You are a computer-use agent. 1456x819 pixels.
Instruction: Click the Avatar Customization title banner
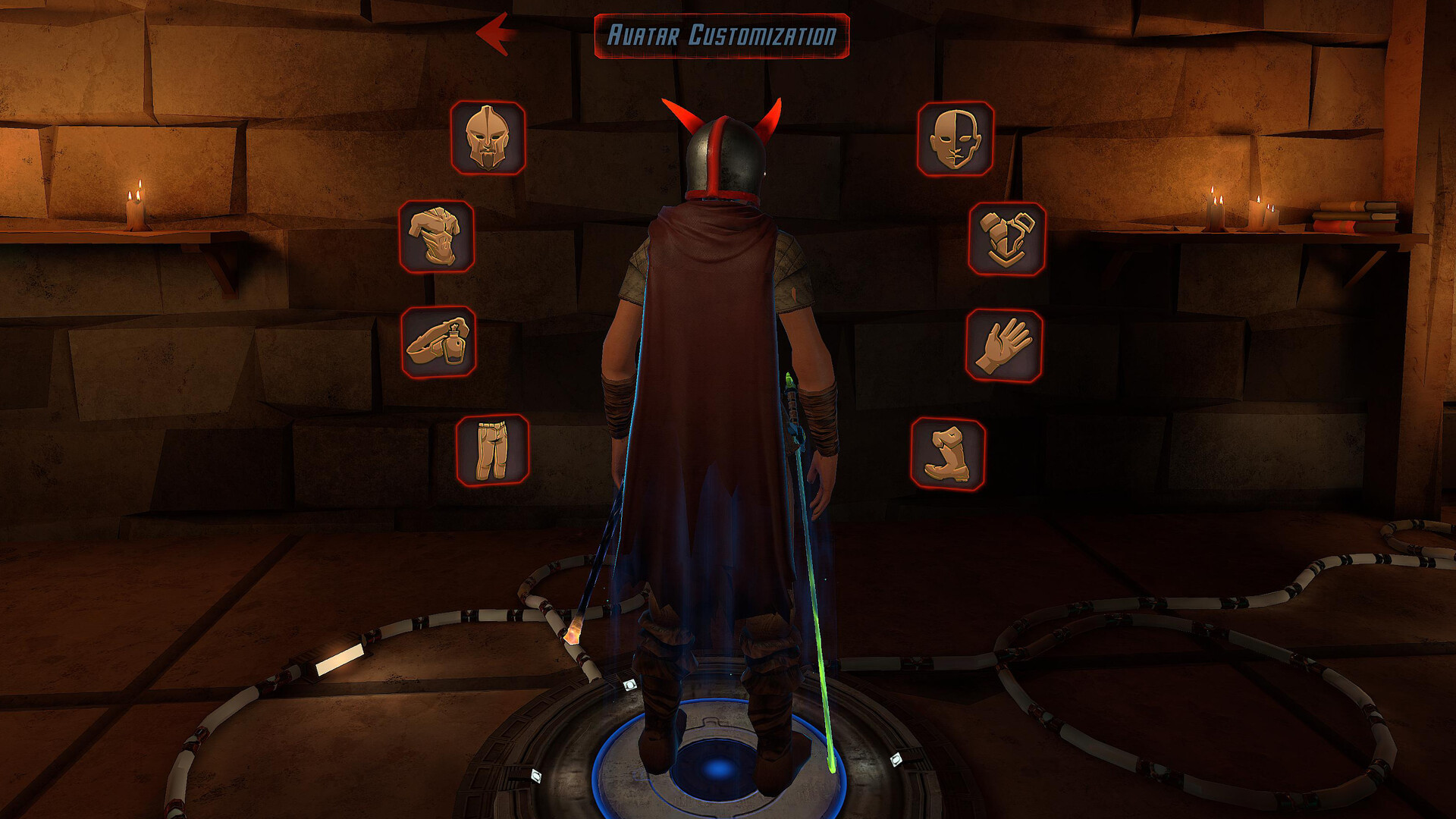(722, 33)
